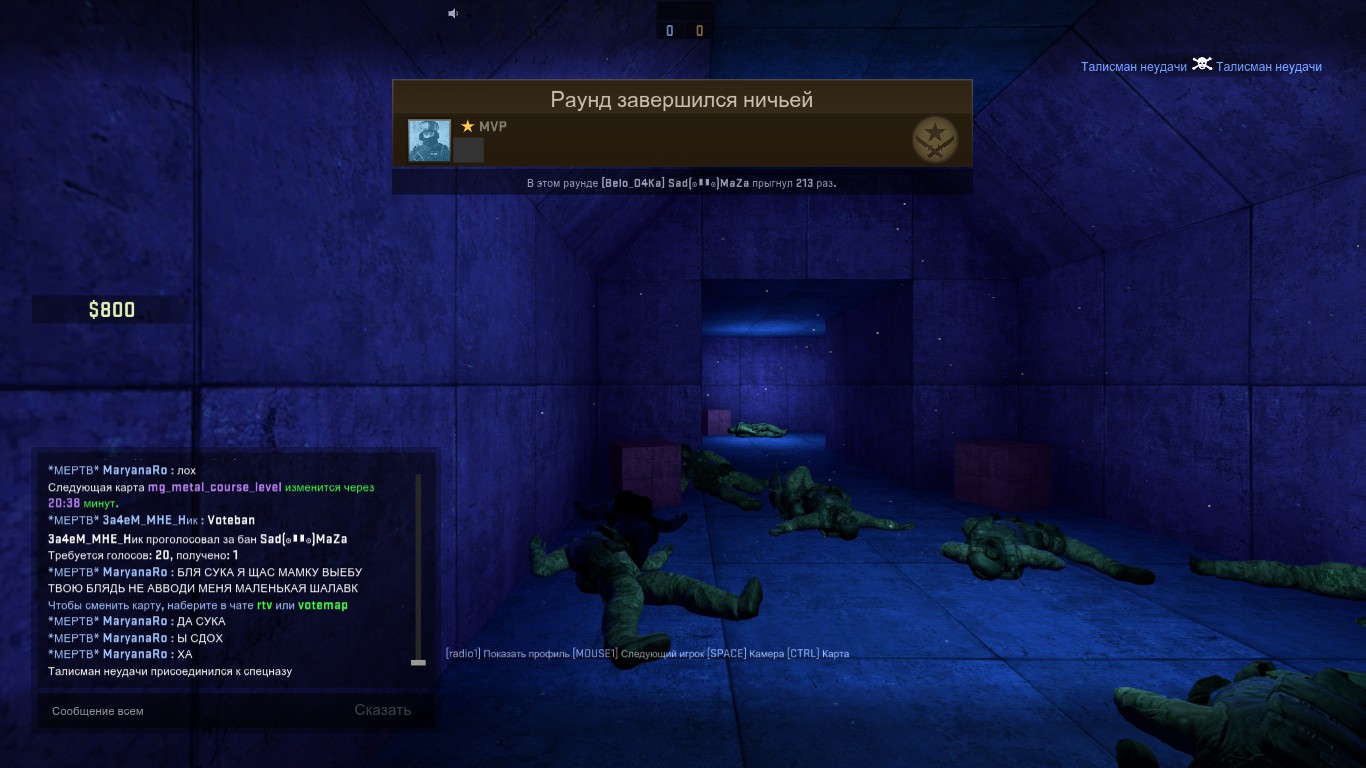Viewport: 1366px width, 768px height.
Task: Send the message with the "Сказать" button
Action: pos(382,710)
